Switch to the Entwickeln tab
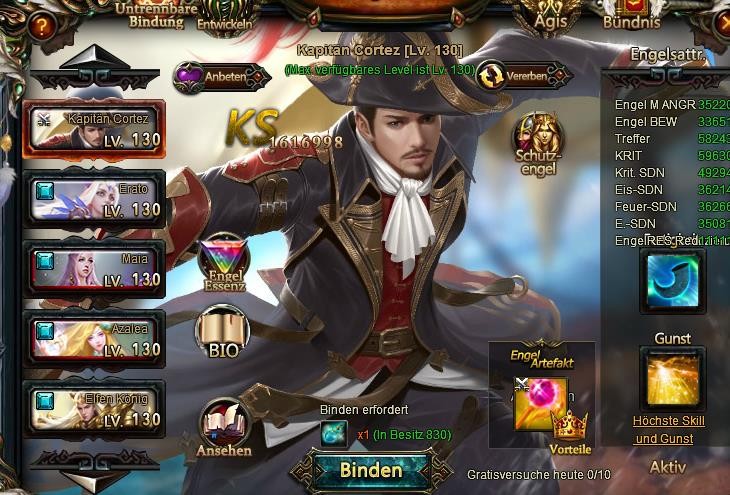The width and height of the screenshot is (730, 495). pyautogui.click(x=225, y=16)
